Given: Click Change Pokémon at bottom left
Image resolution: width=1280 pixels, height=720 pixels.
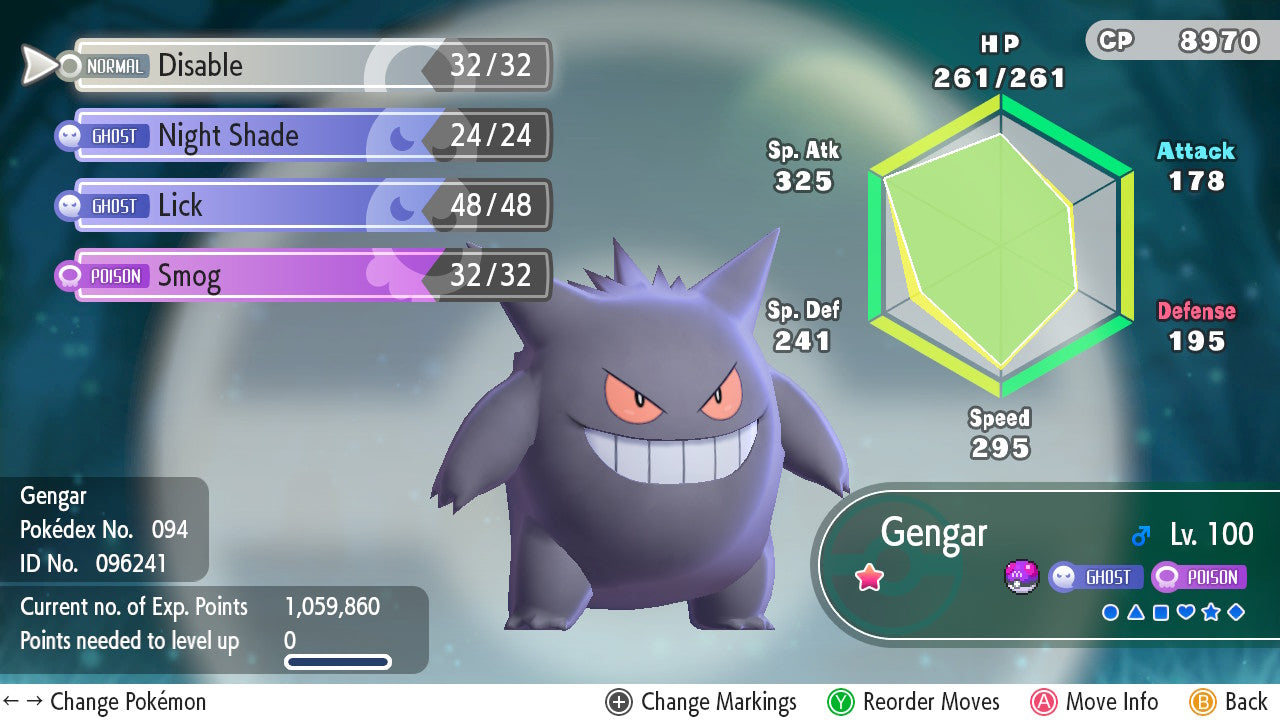Looking at the screenshot, I should coord(105,702).
